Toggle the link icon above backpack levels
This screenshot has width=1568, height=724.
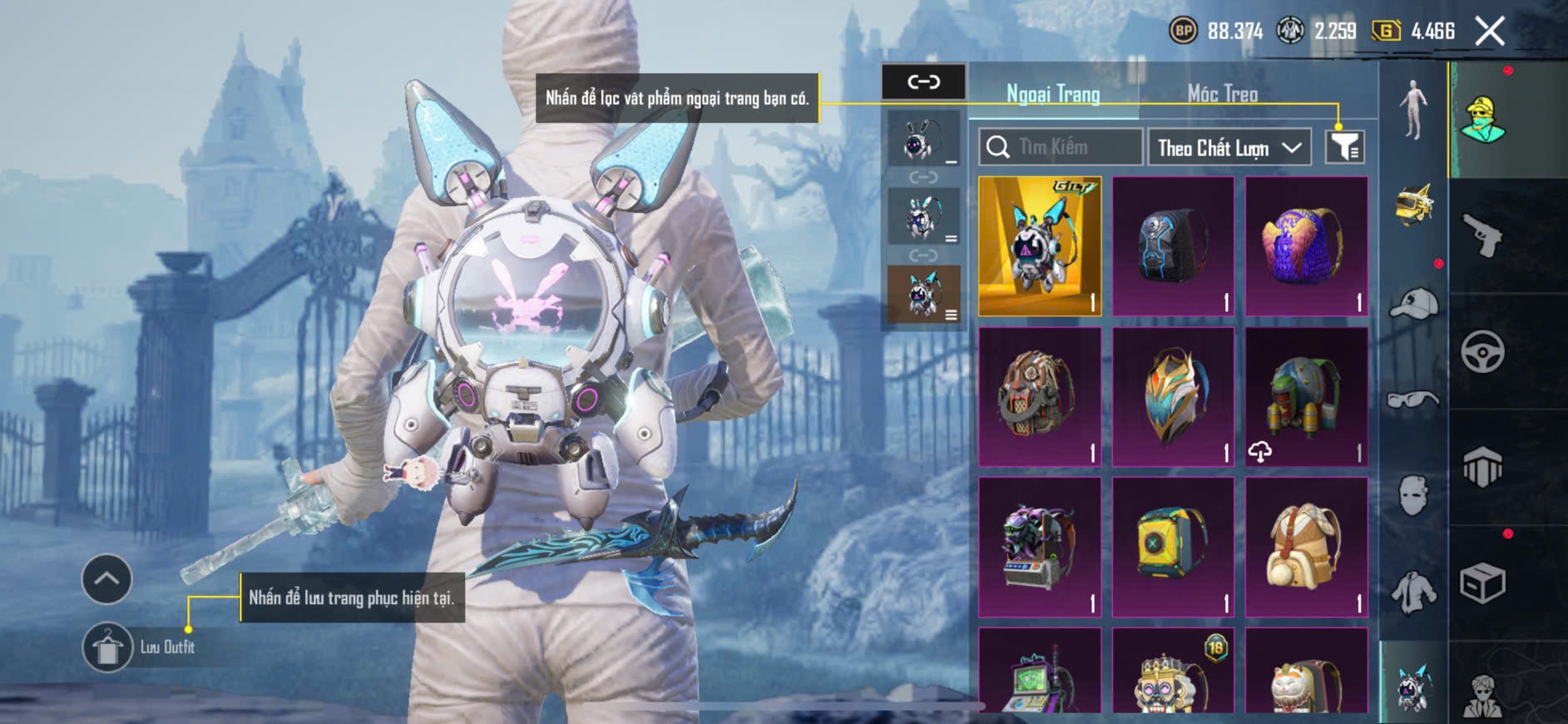(x=923, y=82)
